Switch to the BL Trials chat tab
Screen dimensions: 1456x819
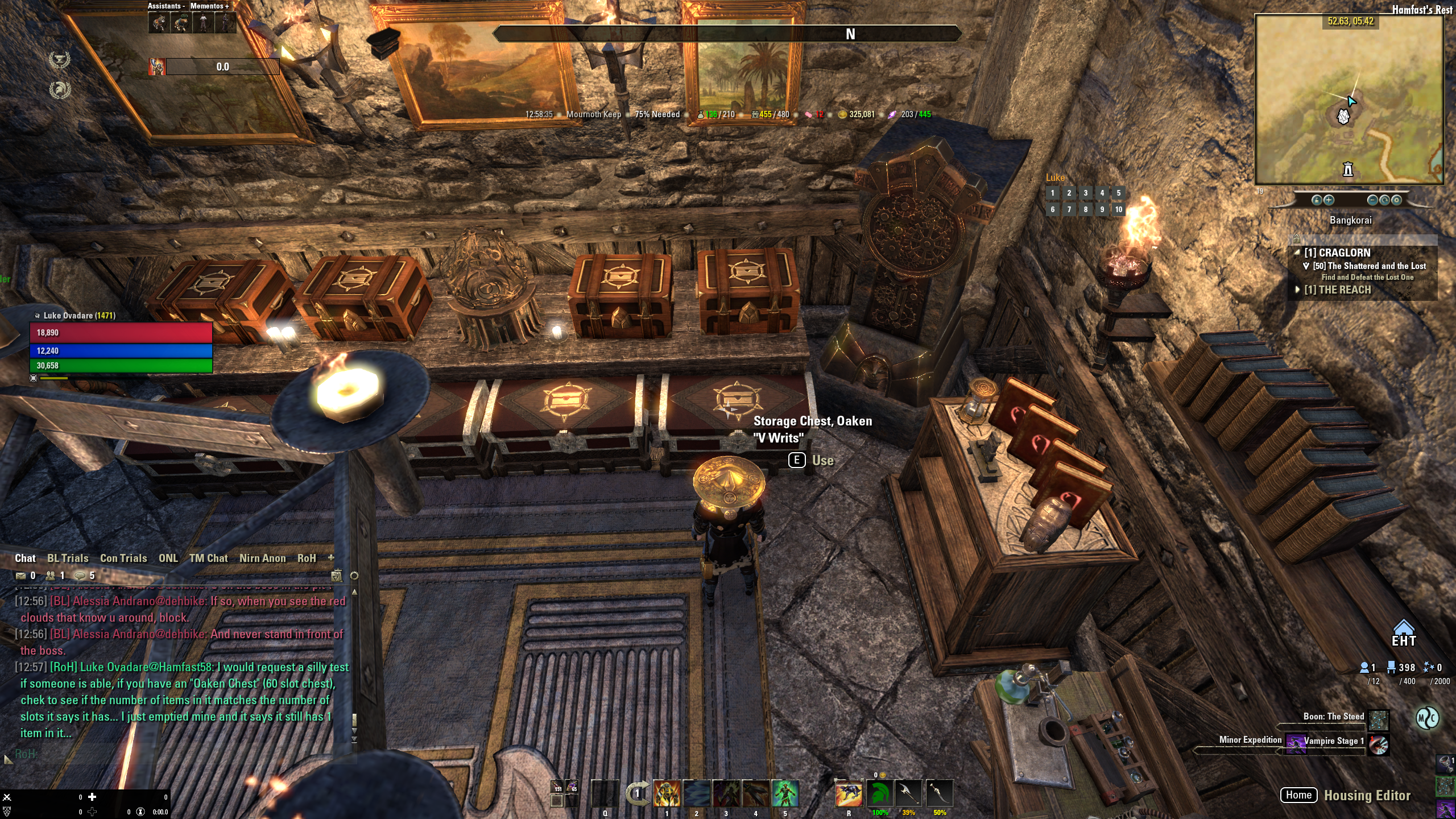68,559
